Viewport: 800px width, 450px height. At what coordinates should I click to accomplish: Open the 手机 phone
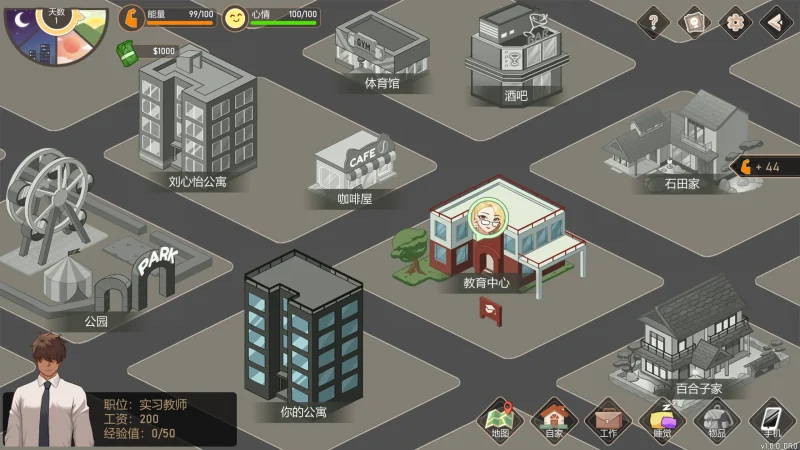(771, 419)
